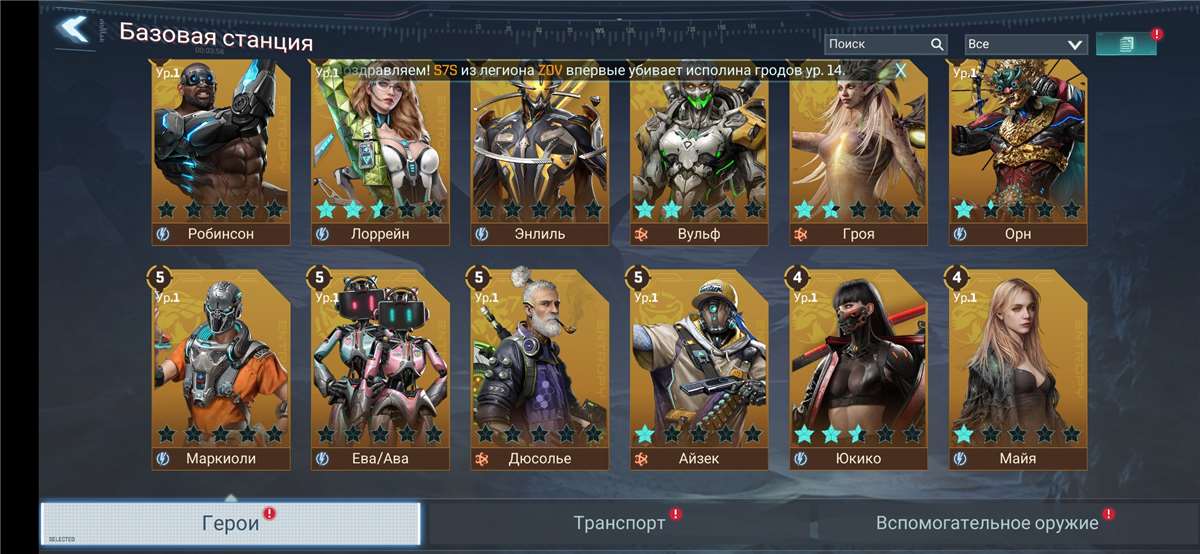Screen dimensions: 1200x554
Task: Choose the Ева/Ава robot duo card
Action: [380, 370]
